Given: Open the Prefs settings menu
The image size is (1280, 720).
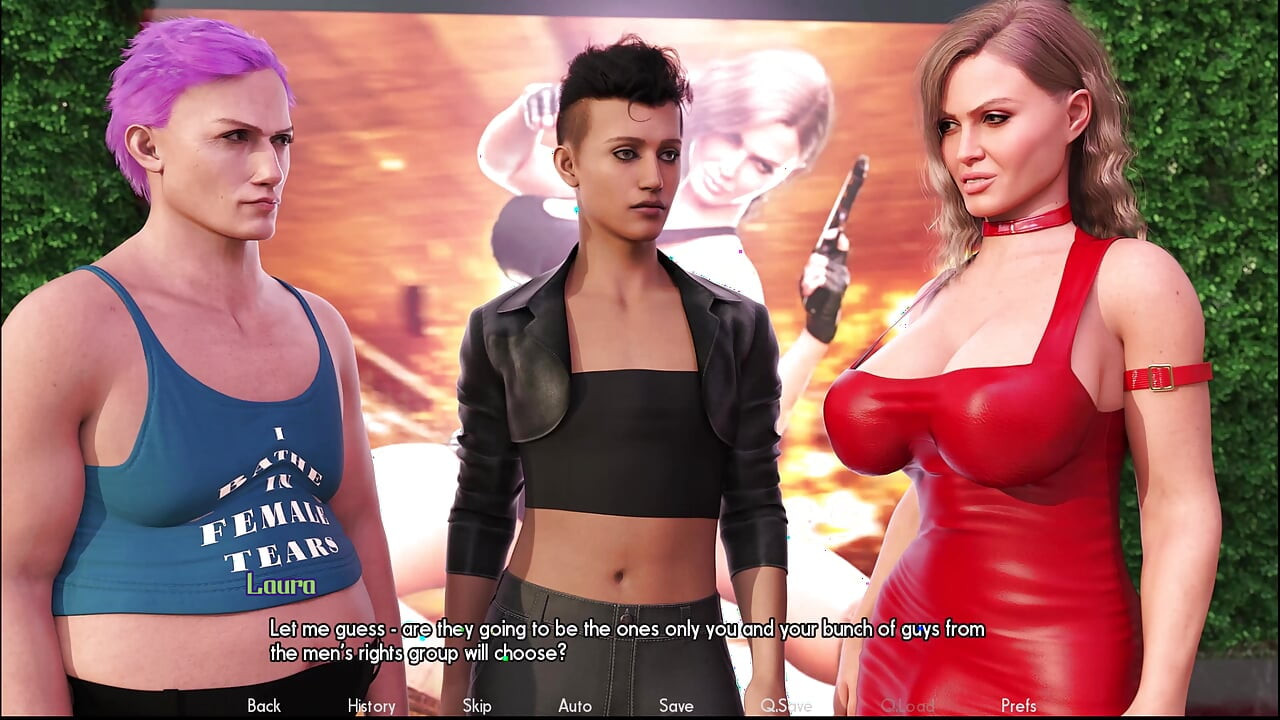Looking at the screenshot, I should click(1019, 706).
